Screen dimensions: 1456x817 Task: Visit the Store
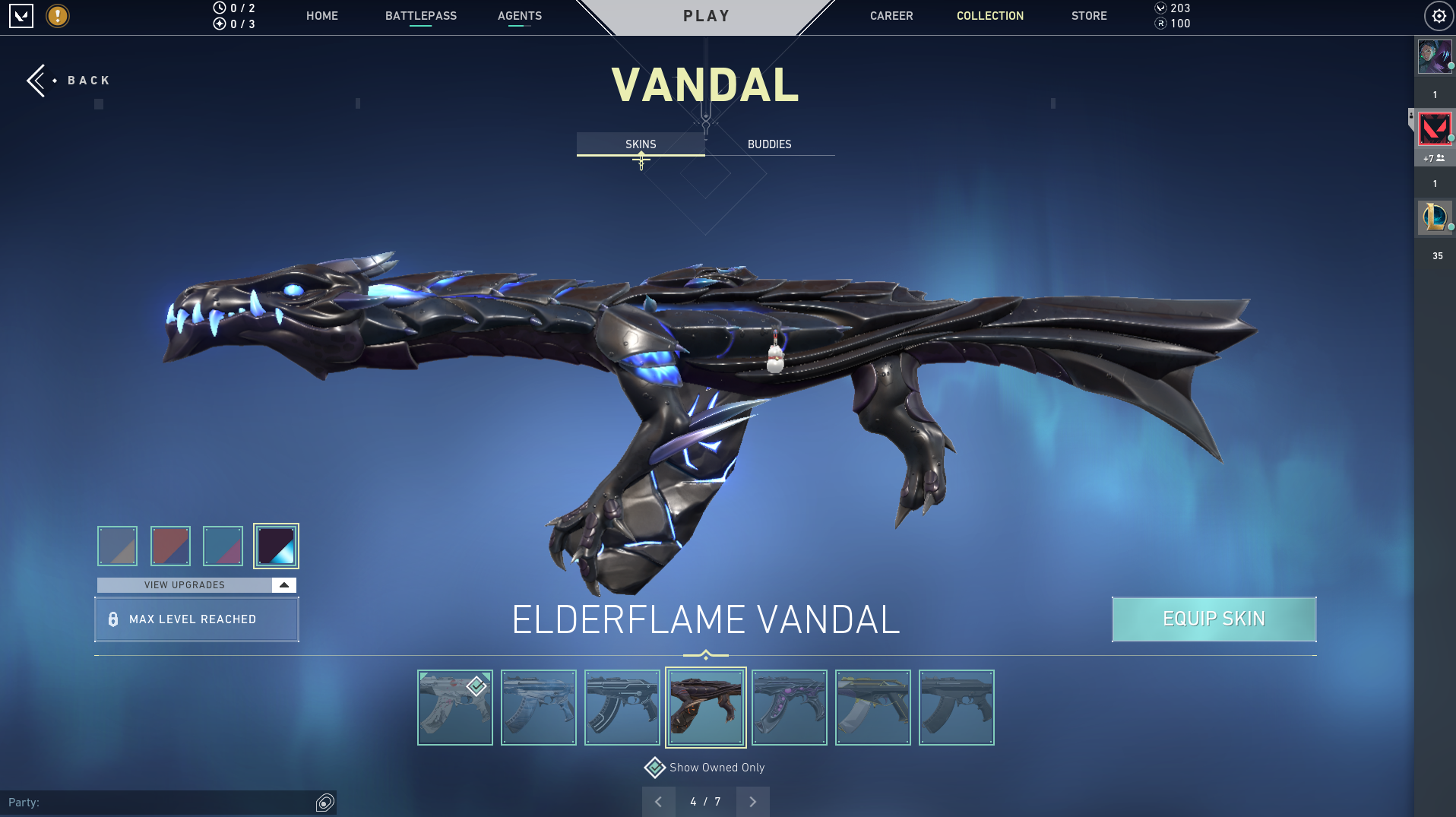(1089, 16)
